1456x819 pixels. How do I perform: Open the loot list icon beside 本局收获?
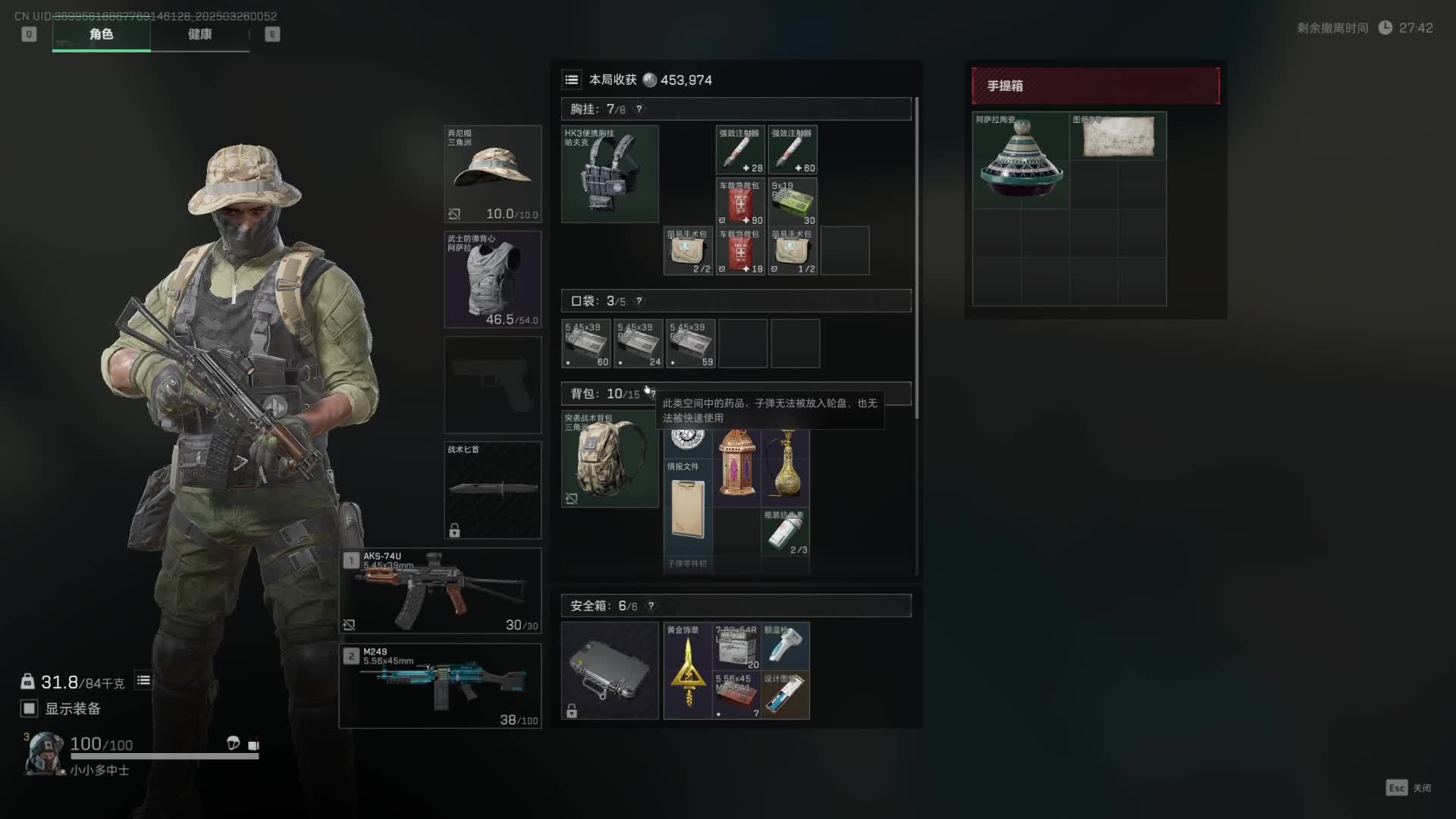coord(572,80)
